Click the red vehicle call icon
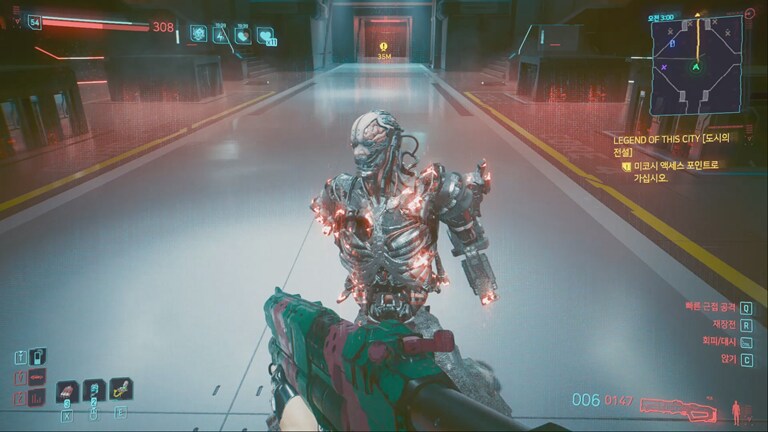The width and height of the screenshot is (768, 432). [x=37, y=376]
